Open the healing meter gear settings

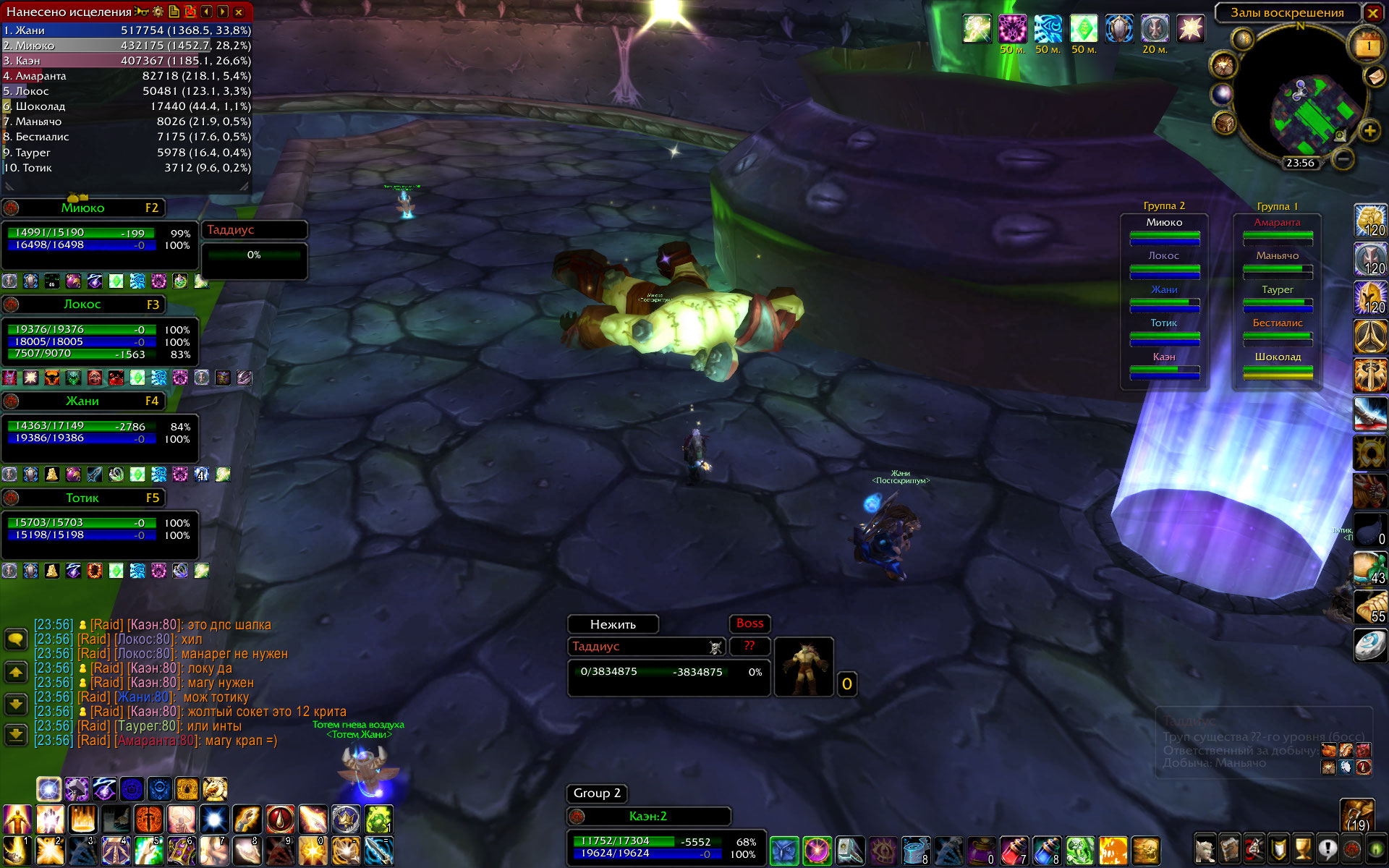[158, 12]
